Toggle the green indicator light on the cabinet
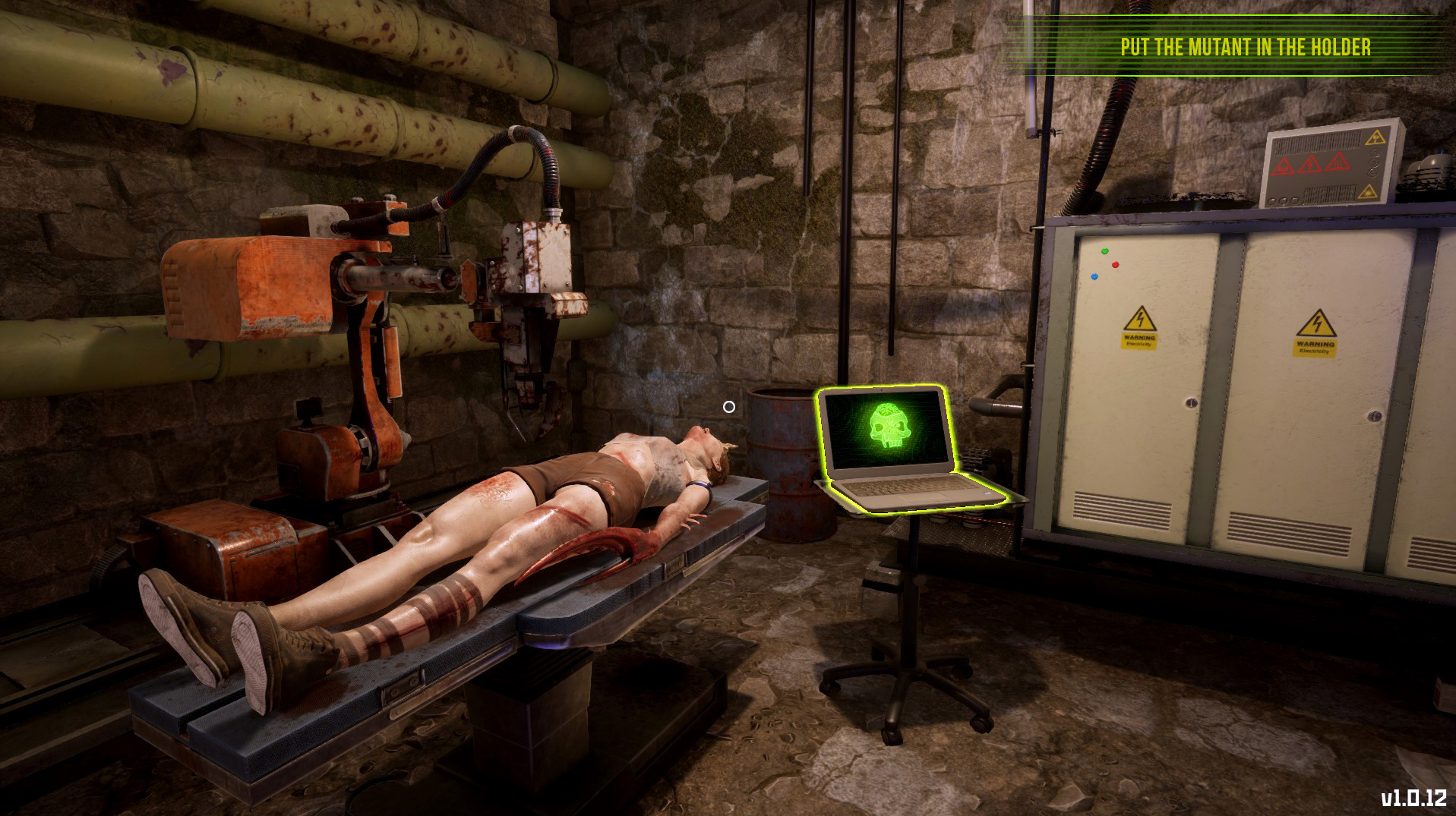Screen dimensions: 1456x816 click(1104, 250)
